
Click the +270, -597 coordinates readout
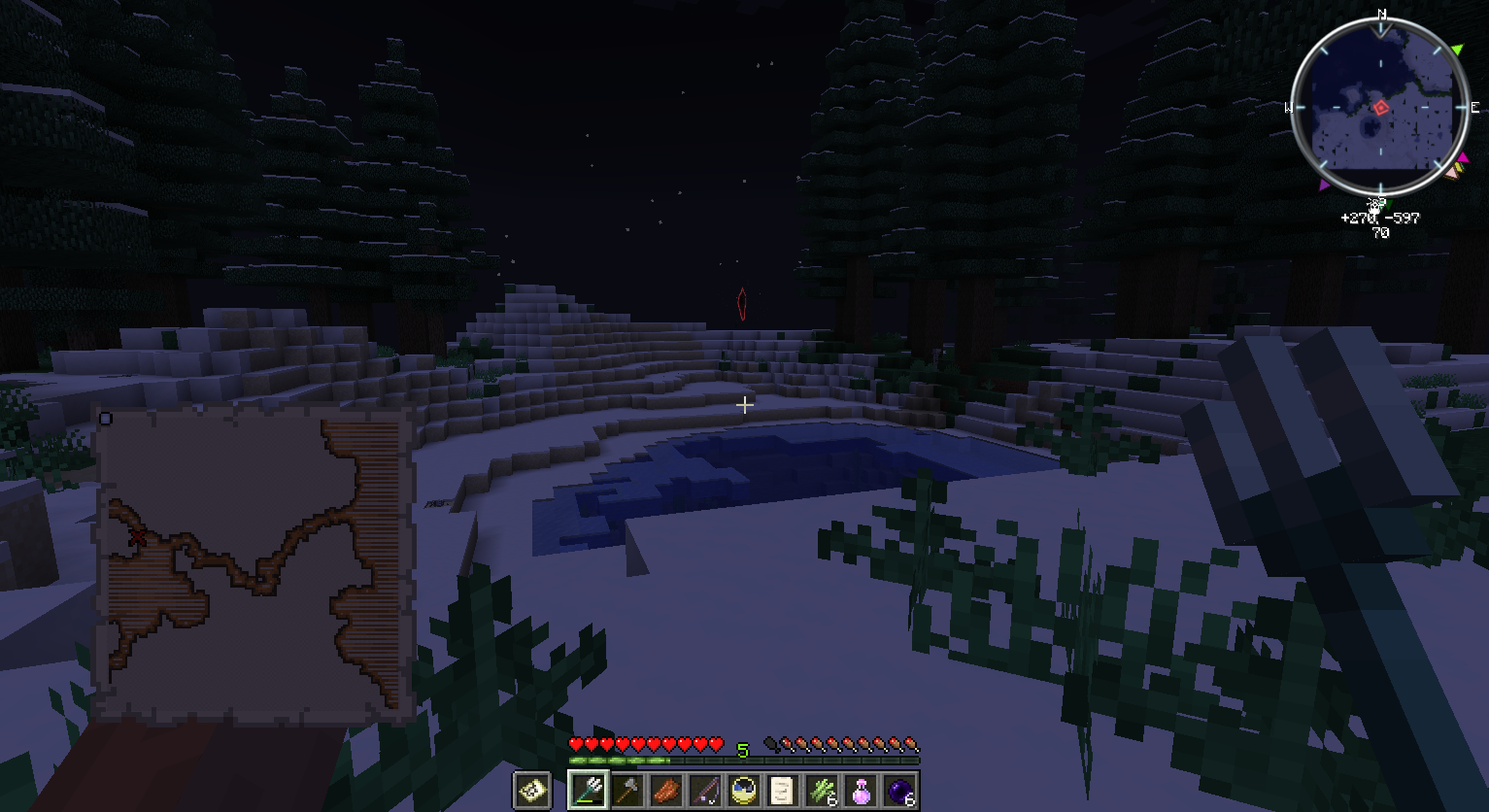[x=1379, y=218]
